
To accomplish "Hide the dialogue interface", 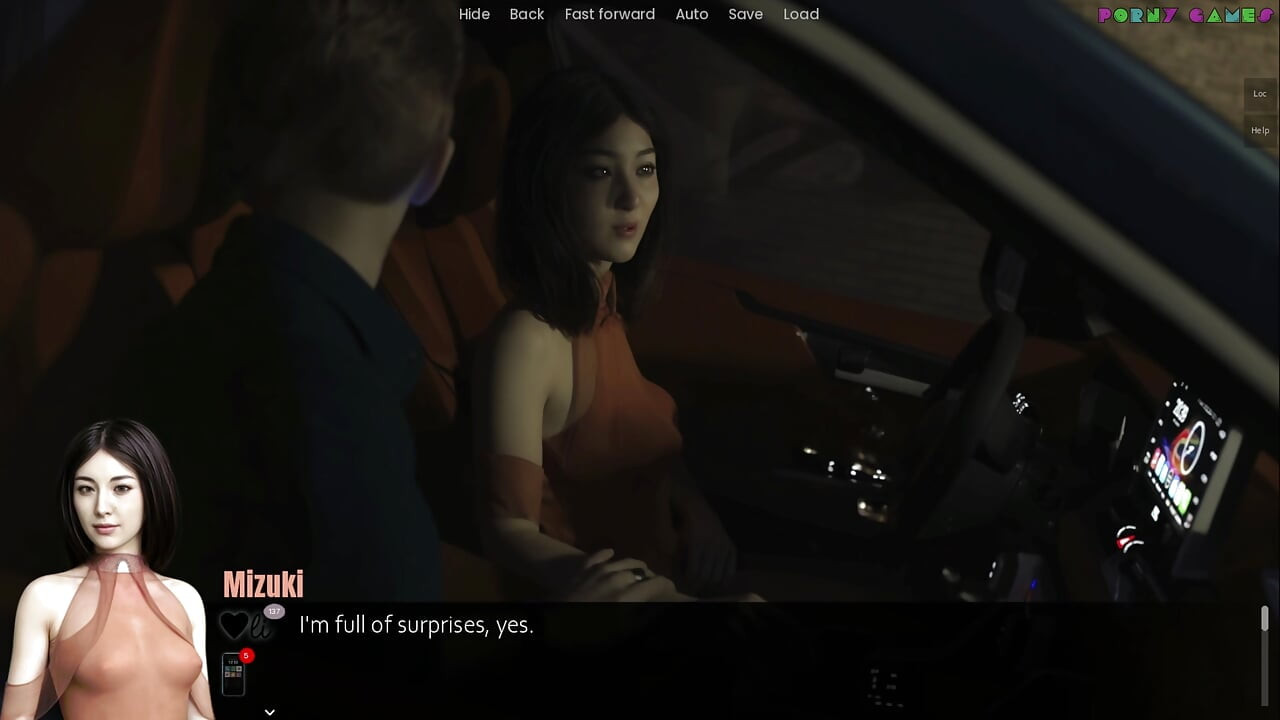I will pos(474,14).
